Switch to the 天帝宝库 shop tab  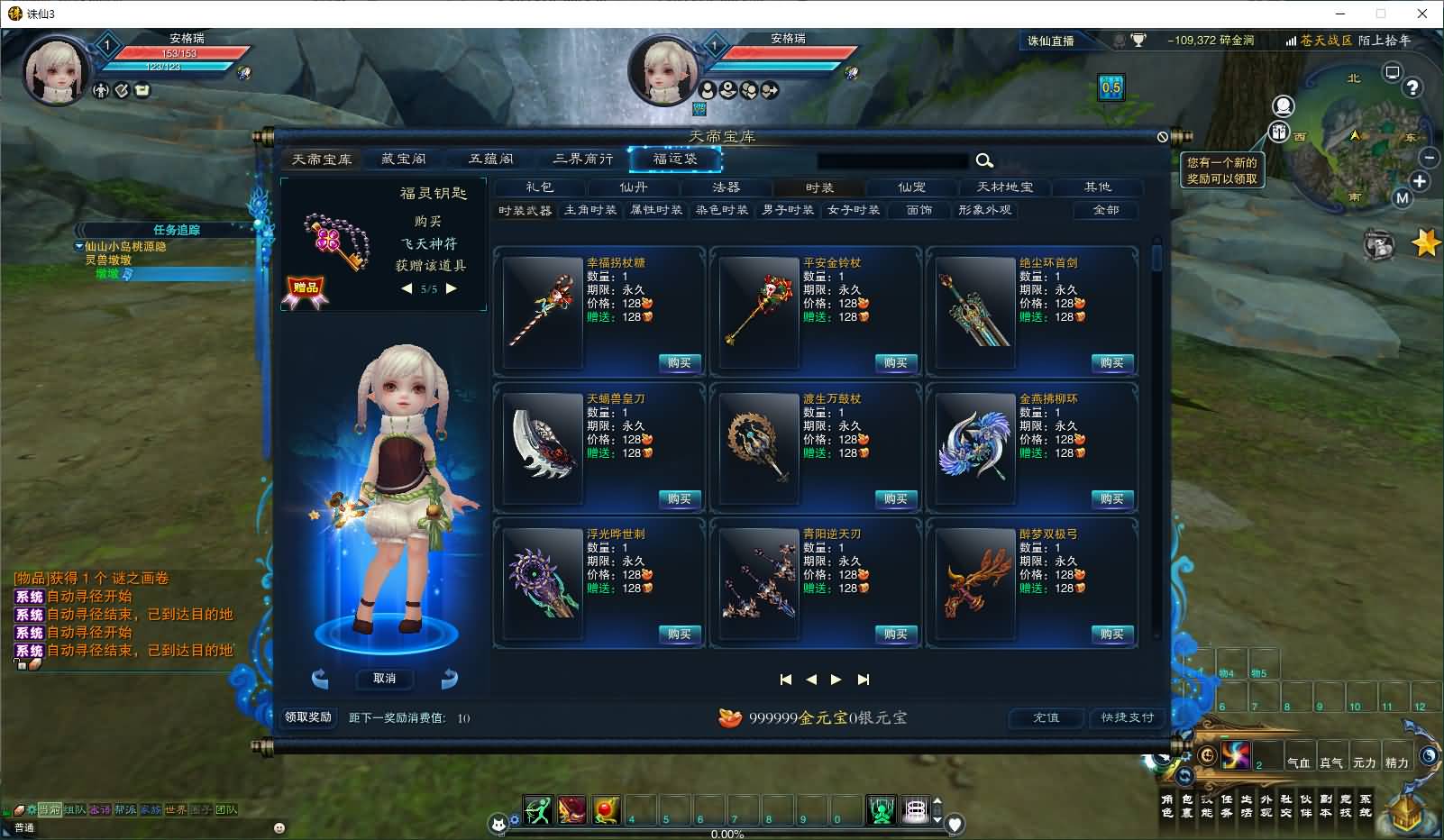pos(322,160)
